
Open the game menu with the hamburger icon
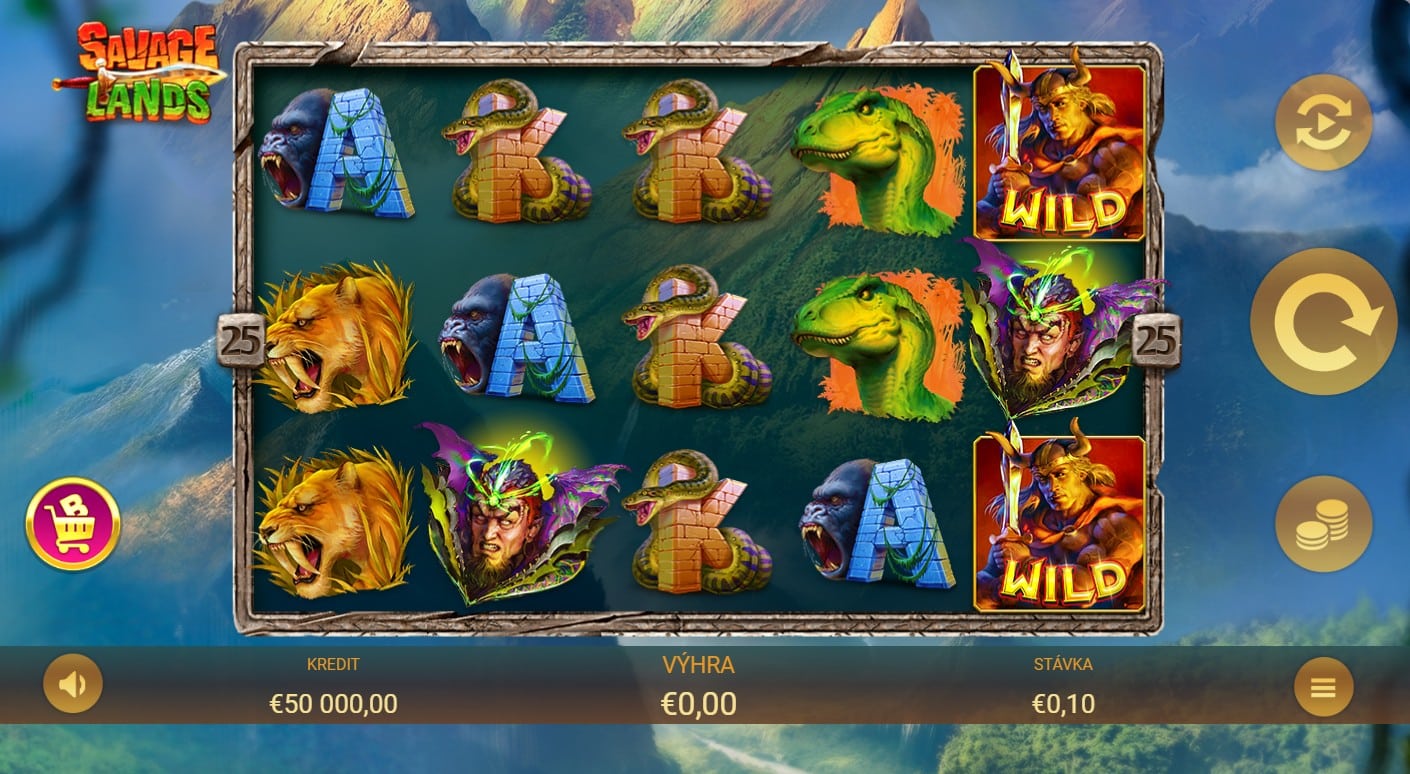click(x=1322, y=687)
